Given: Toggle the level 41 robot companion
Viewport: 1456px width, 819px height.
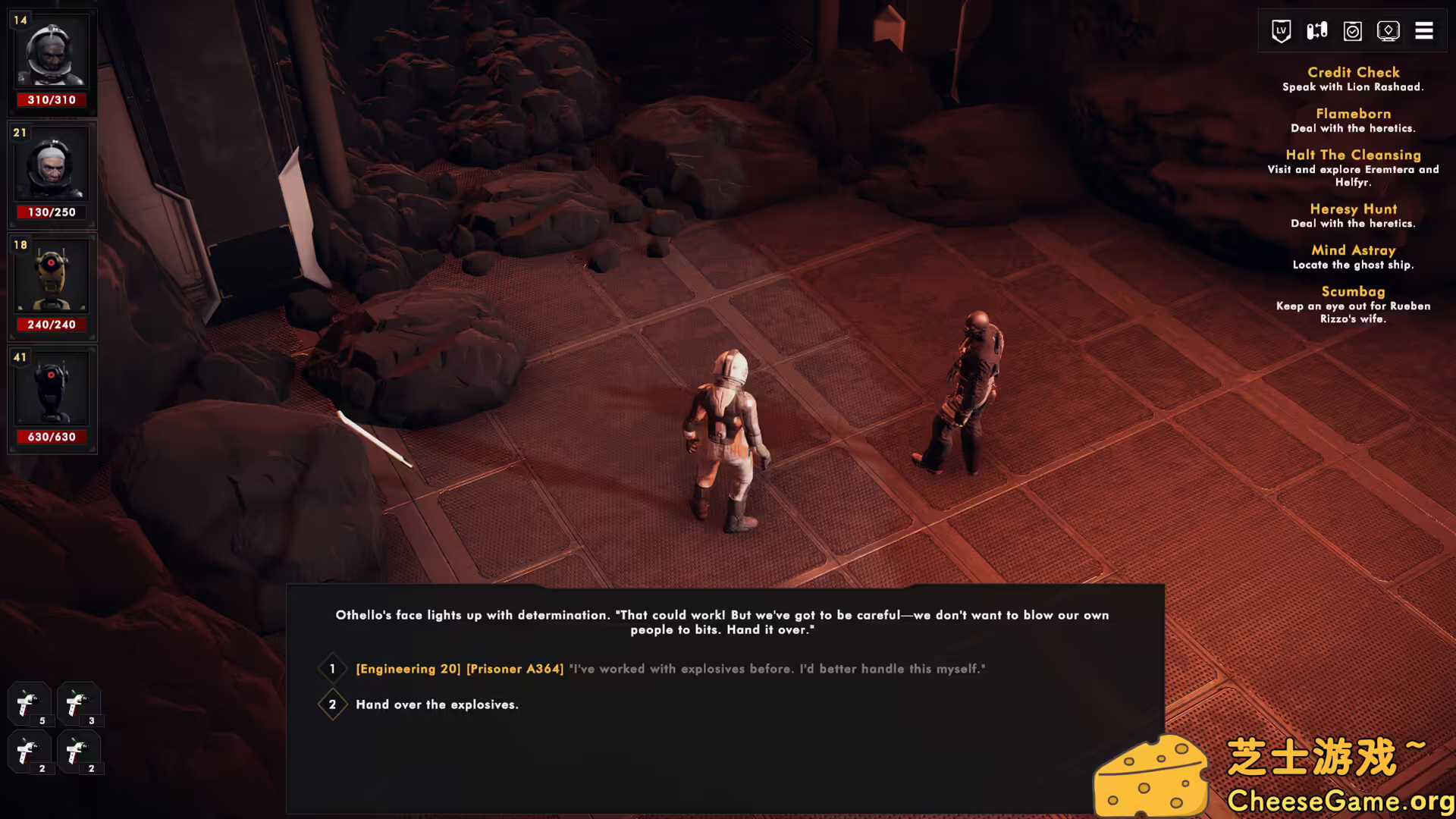Looking at the screenshot, I should pyautogui.click(x=52, y=388).
